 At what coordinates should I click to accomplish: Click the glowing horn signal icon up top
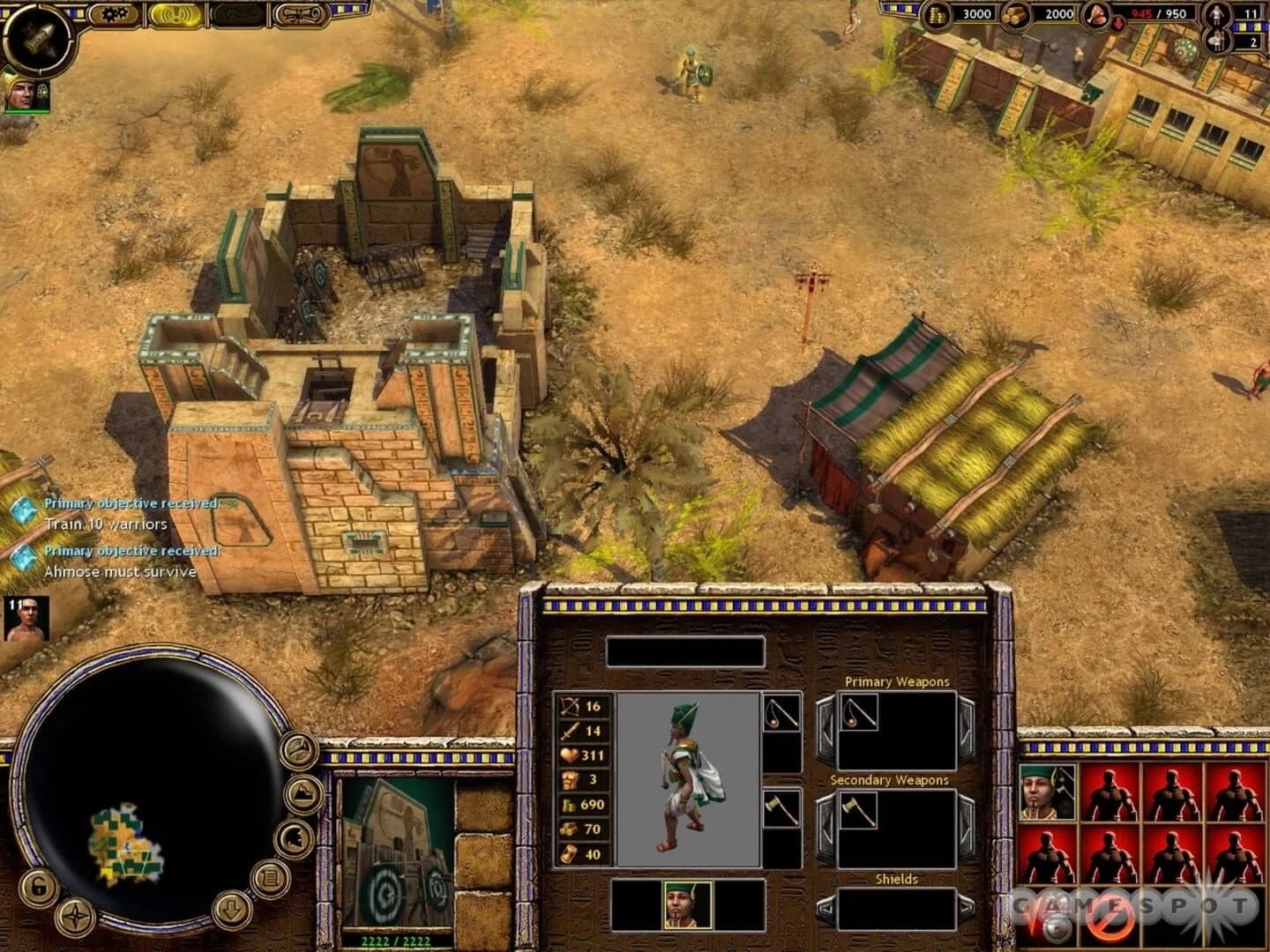176,15
